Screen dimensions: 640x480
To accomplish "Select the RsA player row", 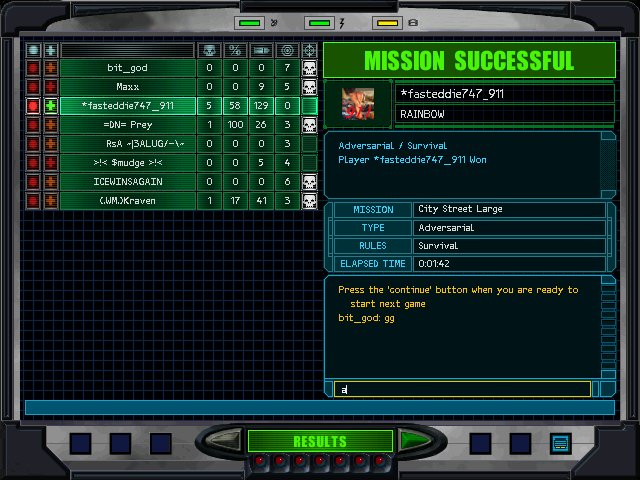I will [127, 144].
